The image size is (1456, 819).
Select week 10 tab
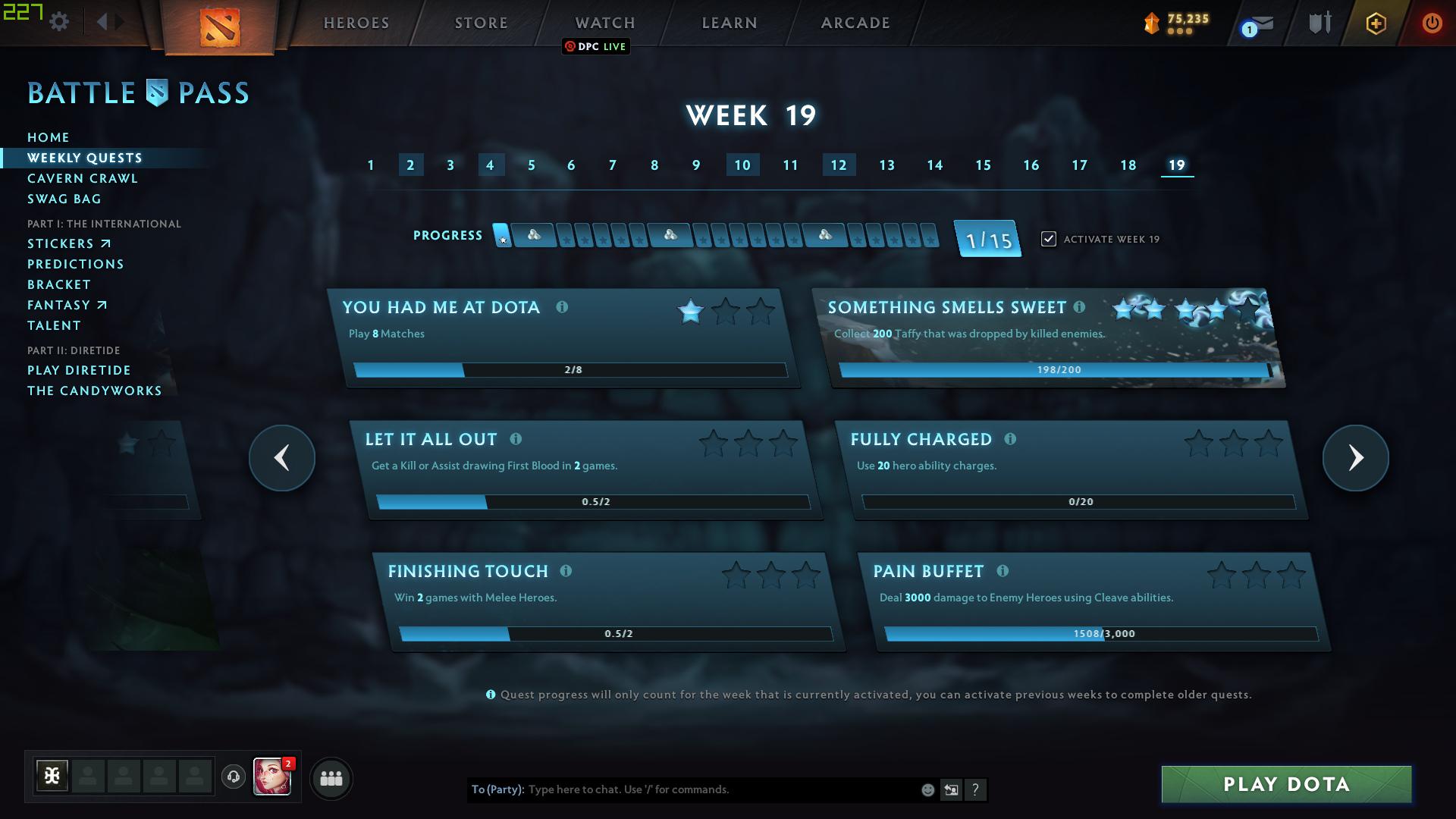click(x=742, y=165)
